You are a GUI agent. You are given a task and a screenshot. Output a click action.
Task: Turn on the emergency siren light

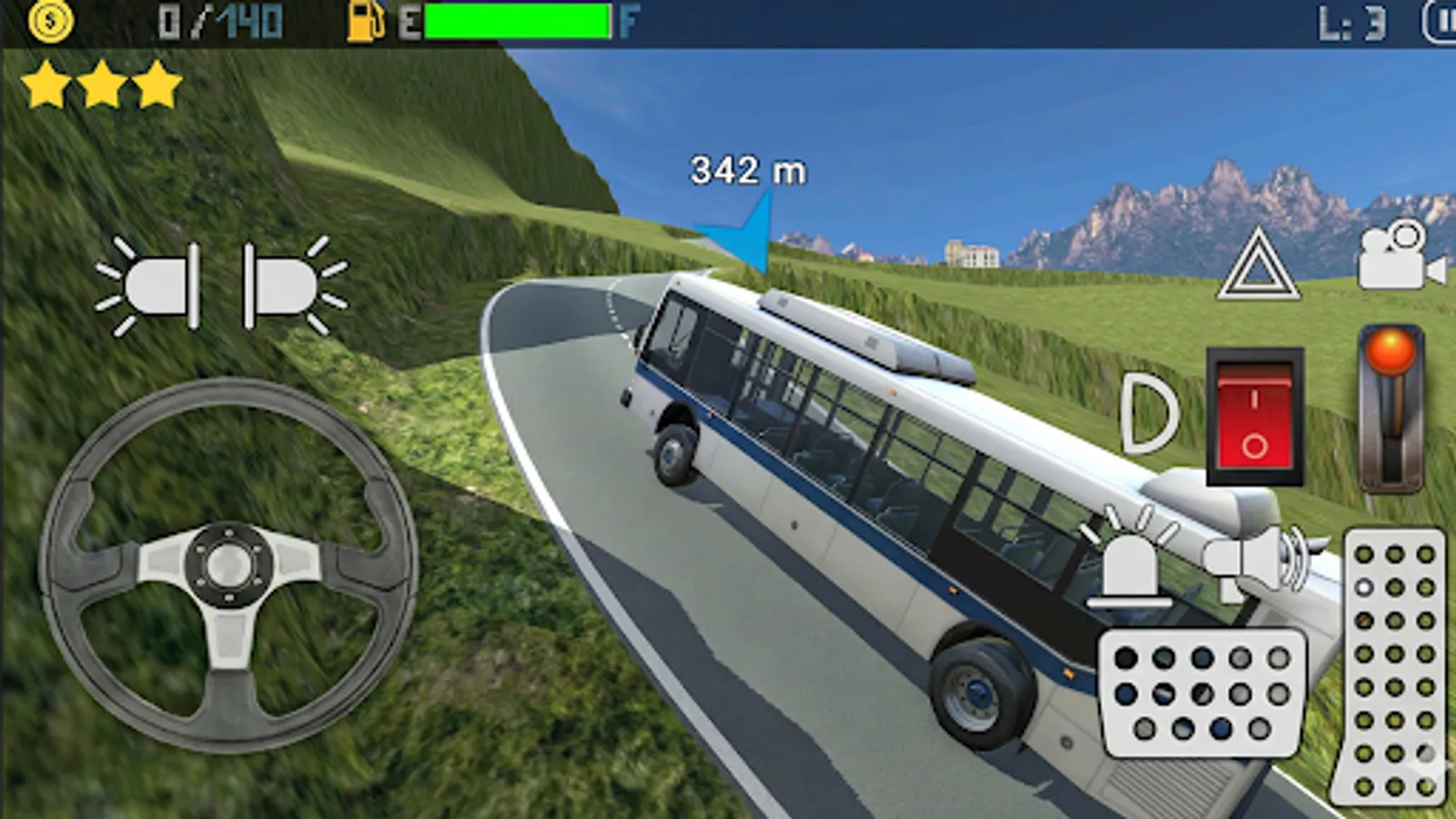point(1128,564)
